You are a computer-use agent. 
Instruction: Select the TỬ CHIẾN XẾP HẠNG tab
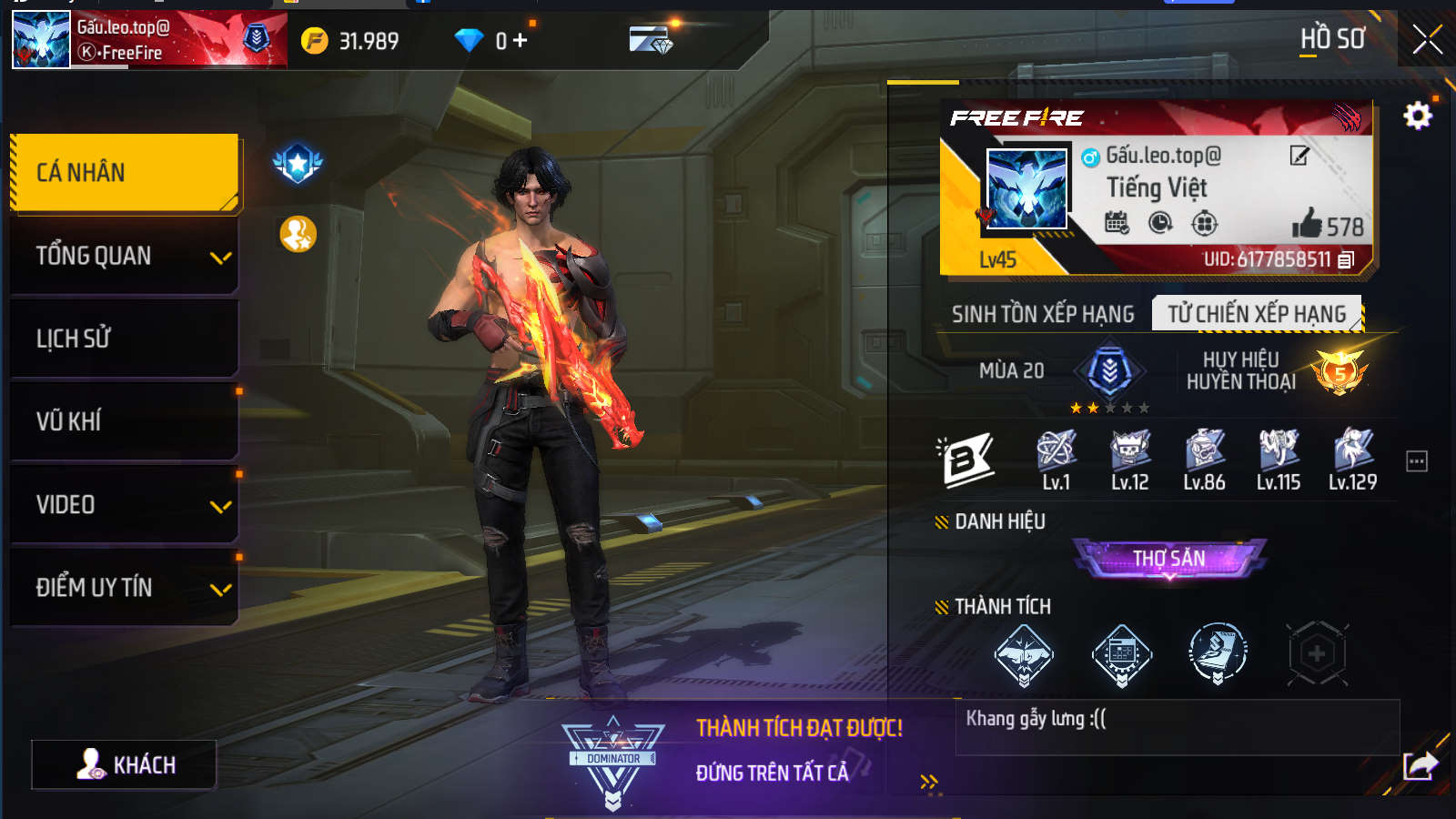click(1257, 314)
